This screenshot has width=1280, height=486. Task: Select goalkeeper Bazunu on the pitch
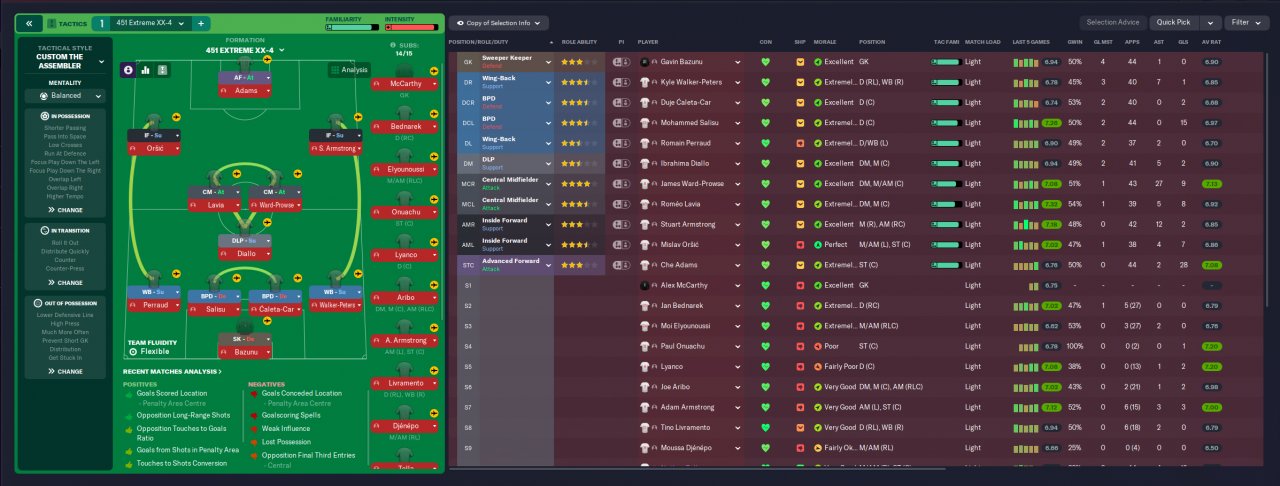coord(245,354)
